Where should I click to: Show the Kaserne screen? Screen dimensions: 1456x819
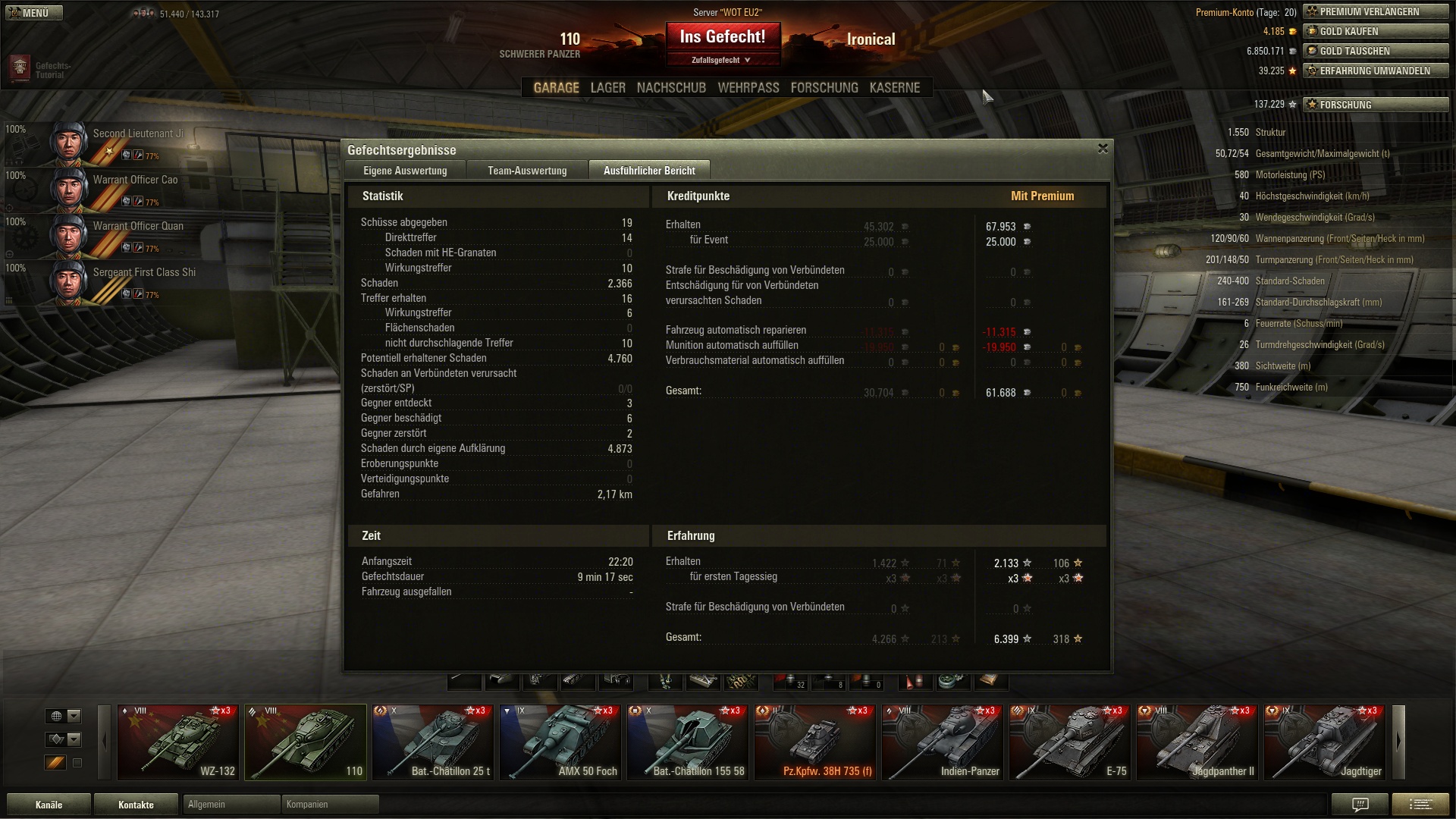(x=894, y=88)
